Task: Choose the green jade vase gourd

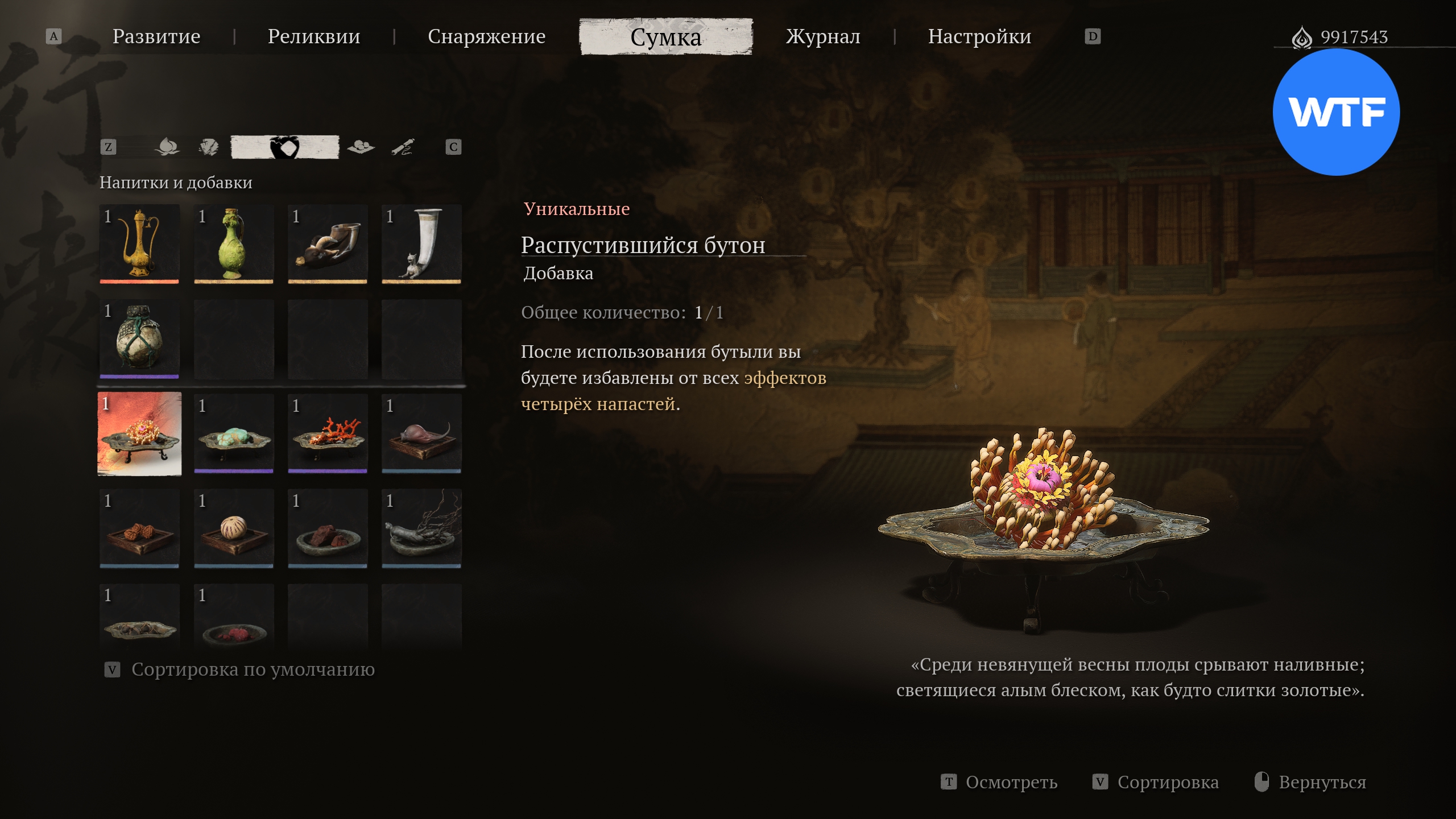Action: tap(233, 244)
